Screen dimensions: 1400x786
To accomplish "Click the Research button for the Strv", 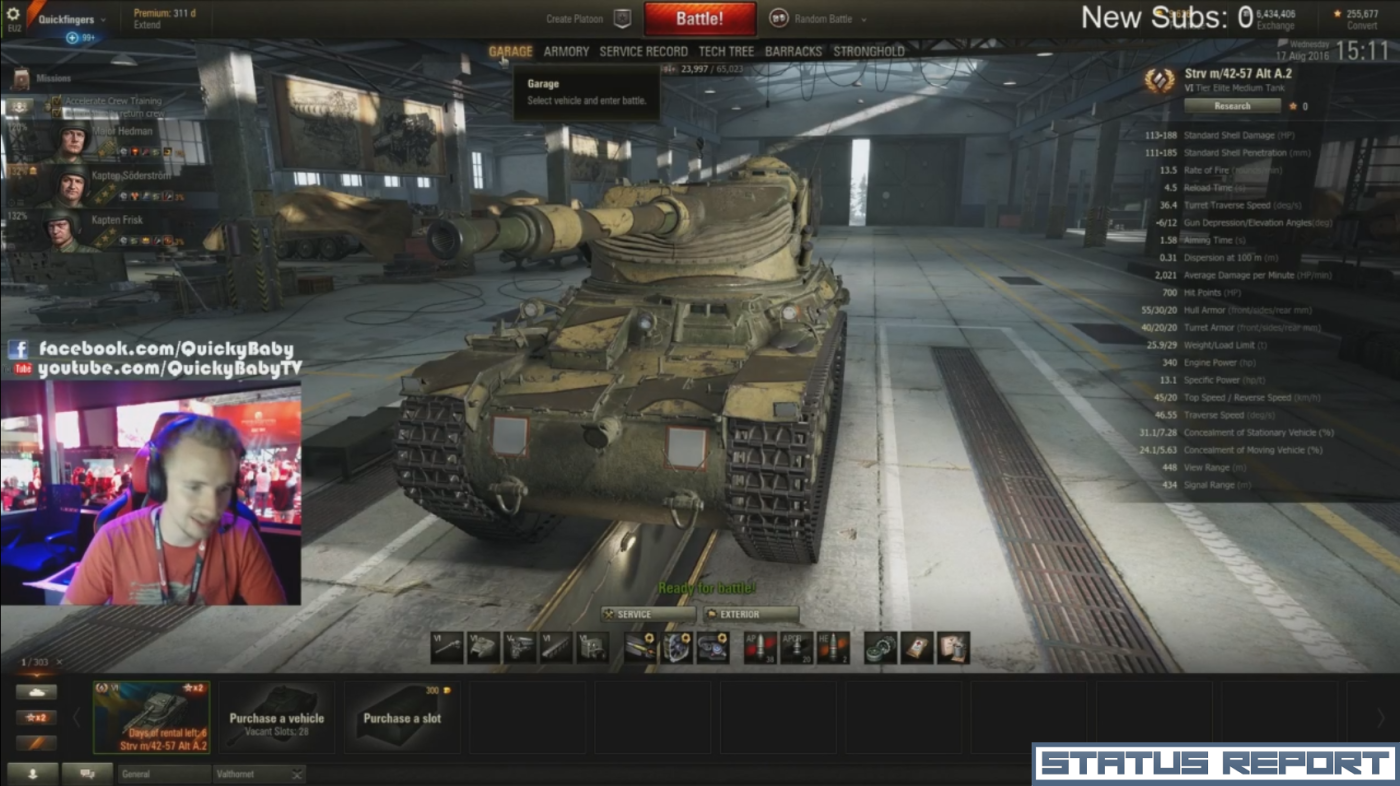I will pyautogui.click(x=1232, y=105).
